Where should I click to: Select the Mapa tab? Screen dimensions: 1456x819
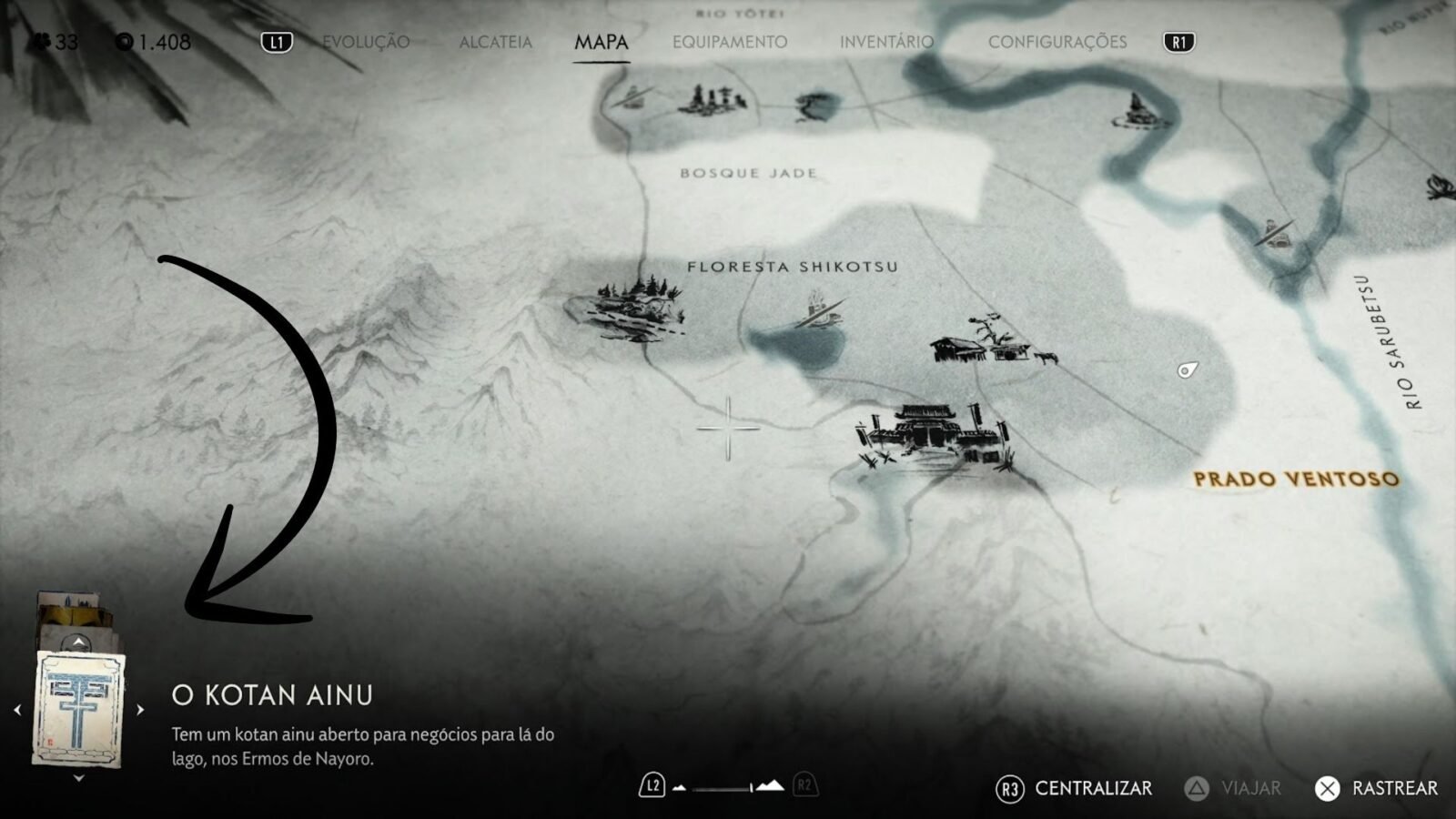(602, 42)
